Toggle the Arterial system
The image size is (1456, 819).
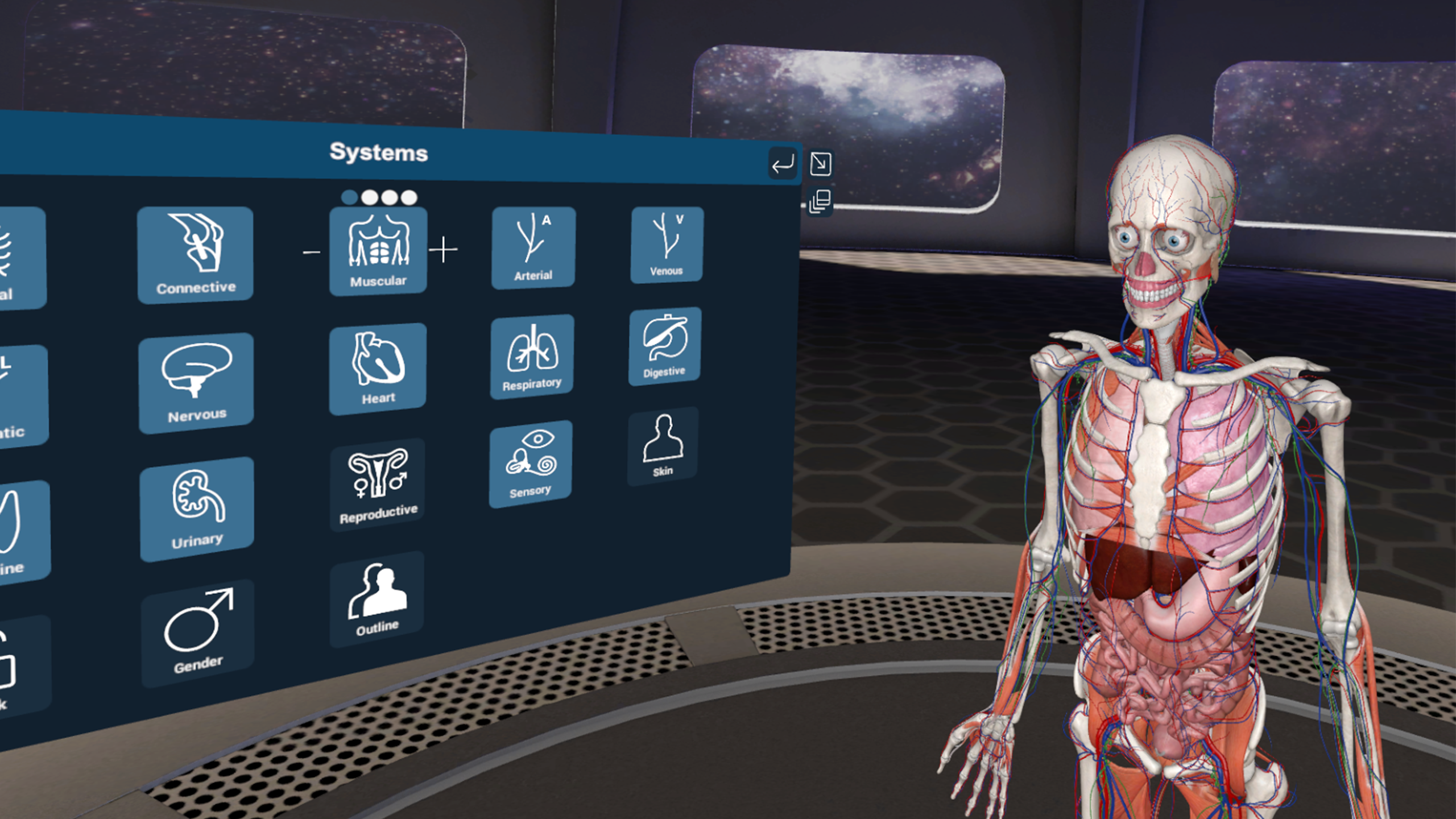(533, 247)
